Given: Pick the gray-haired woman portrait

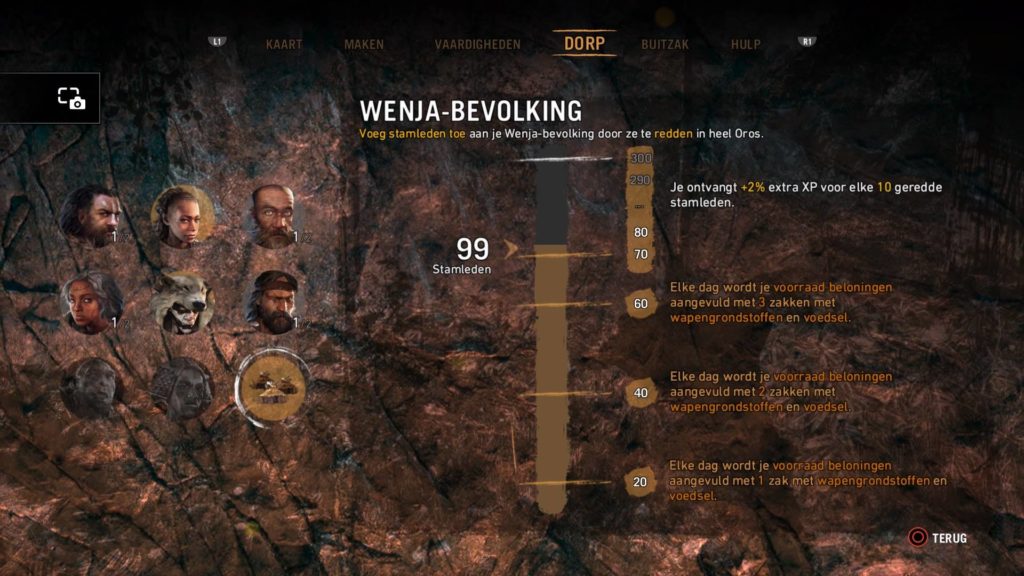Looking at the screenshot, I should coord(92,302).
